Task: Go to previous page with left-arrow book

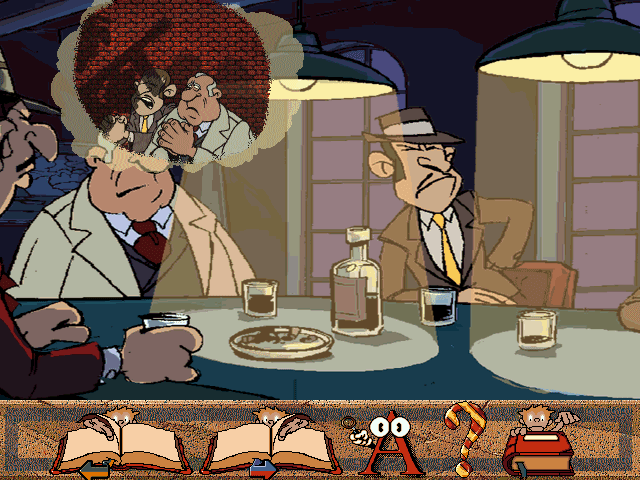Action: click(x=121, y=443)
